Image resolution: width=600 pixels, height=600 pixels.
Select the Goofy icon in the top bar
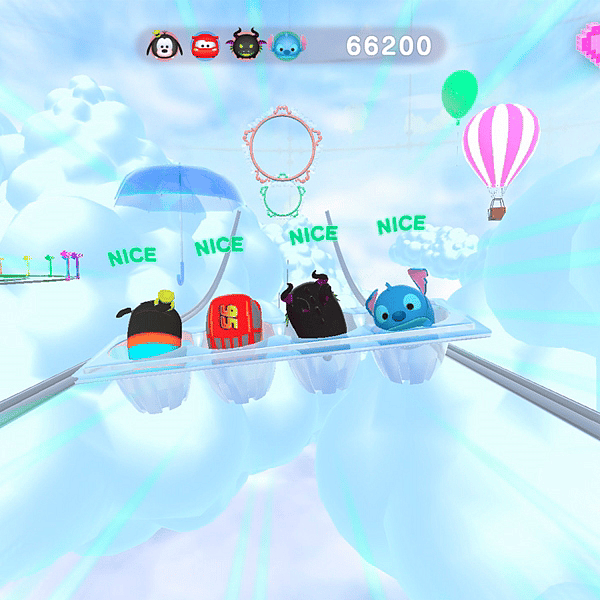point(162,46)
